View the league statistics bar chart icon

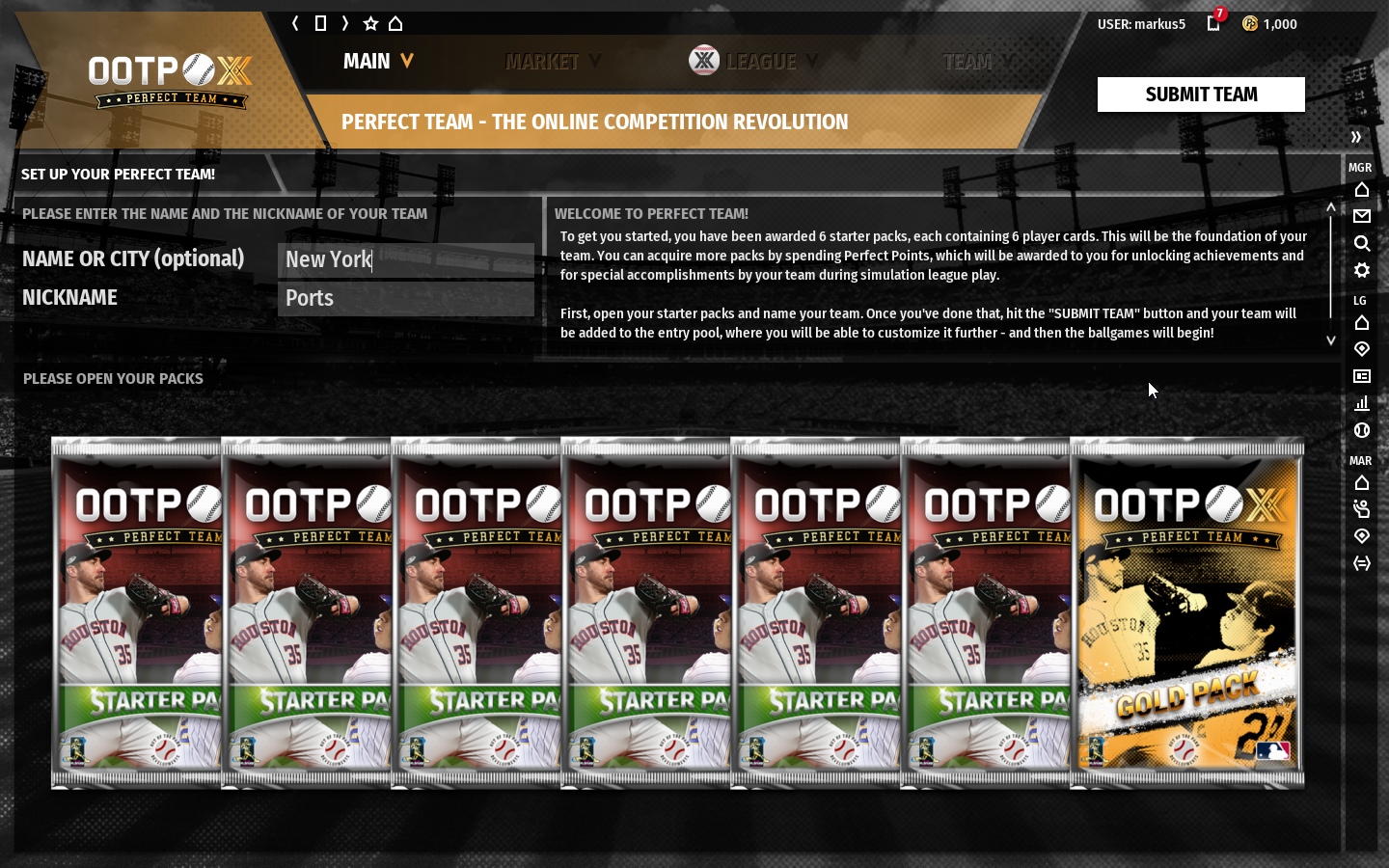point(1362,404)
